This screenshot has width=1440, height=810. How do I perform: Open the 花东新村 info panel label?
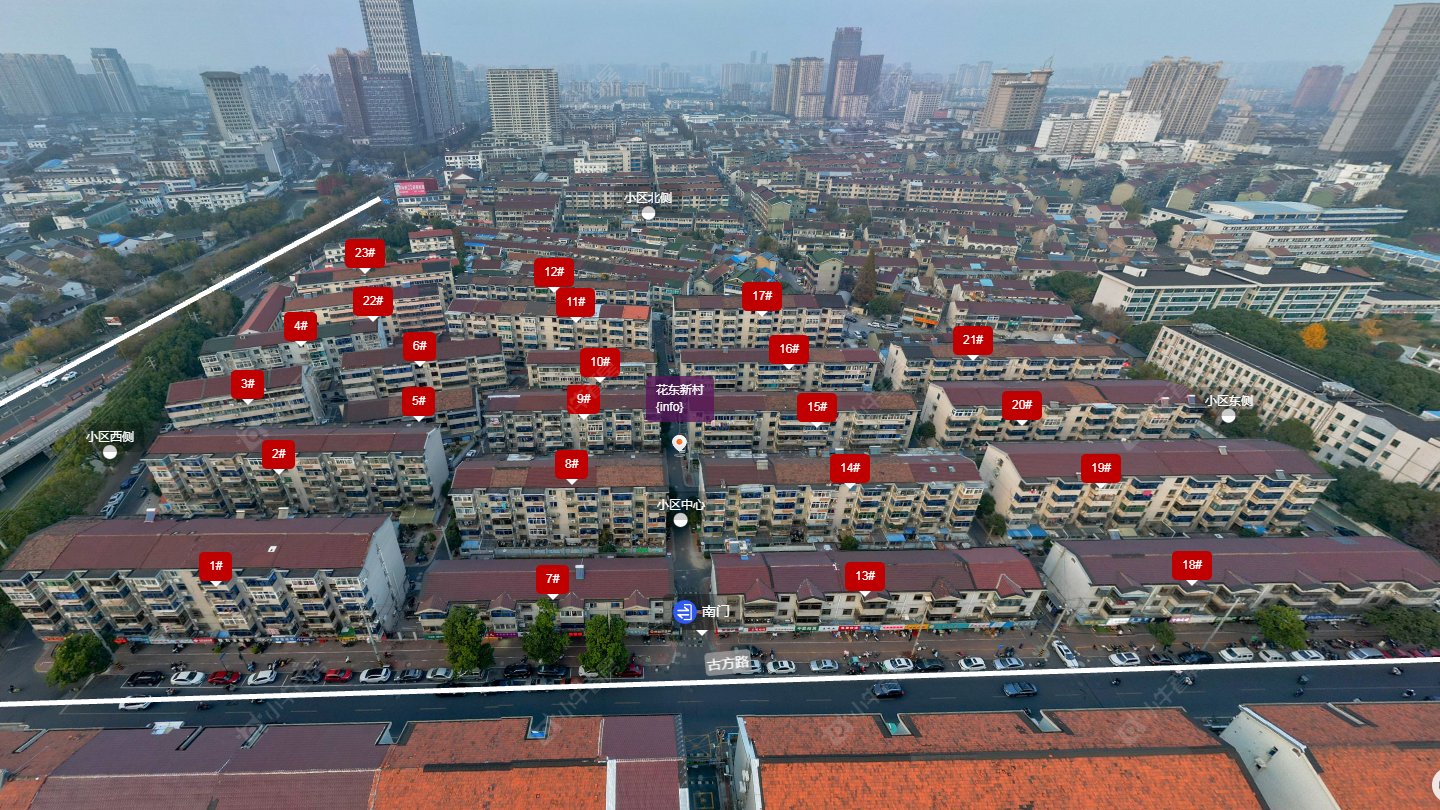[x=679, y=398]
